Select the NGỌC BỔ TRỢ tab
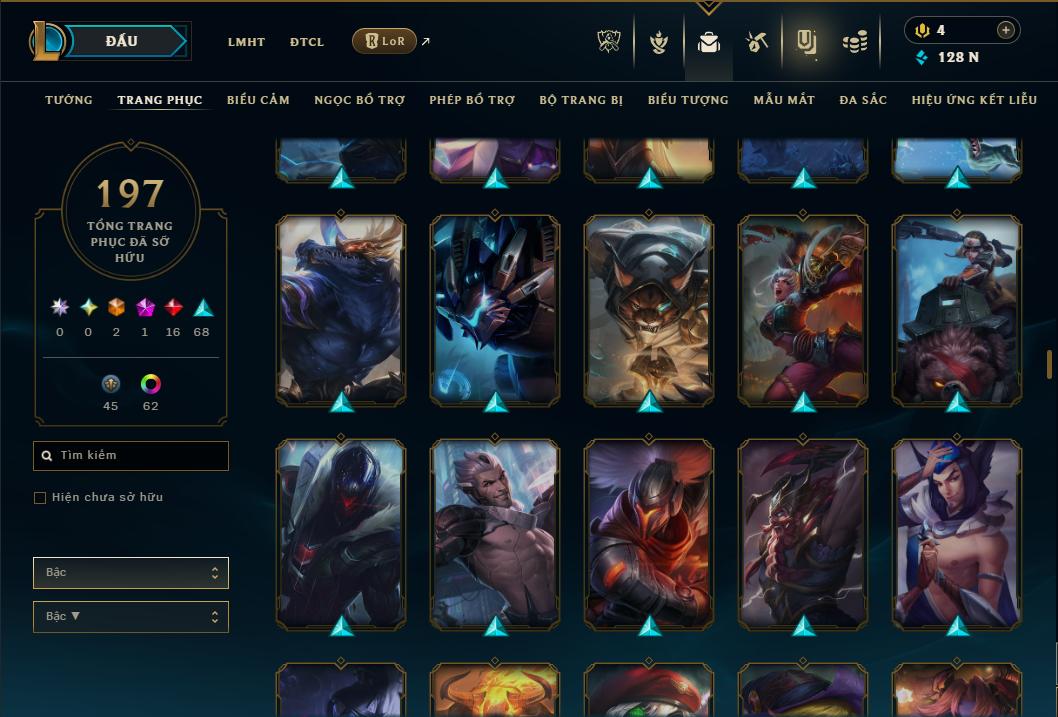The height and width of the screenshot is (717, 1058). [x=359, y=100]
